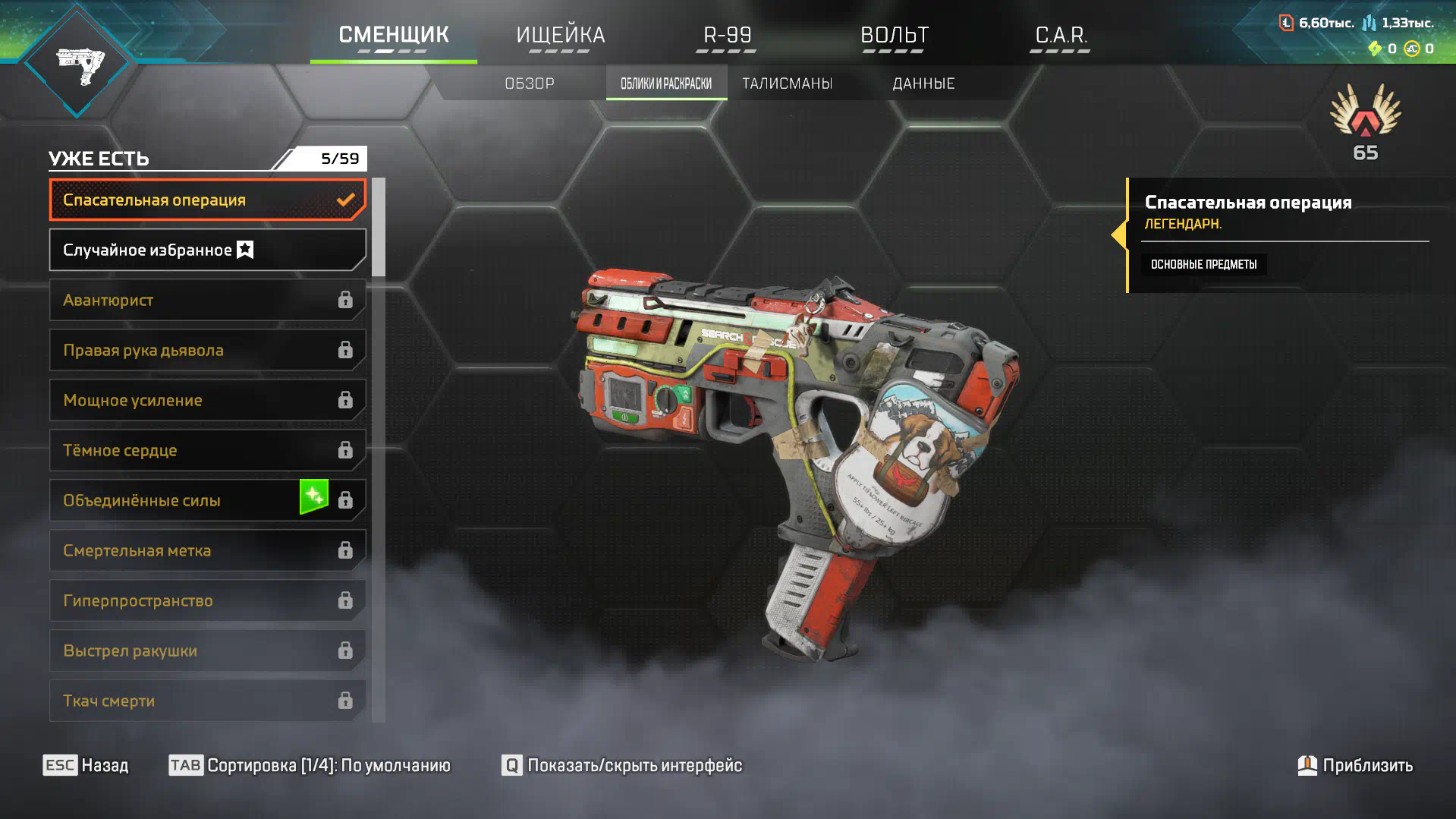
Task: Preview the Смертельная метка skin
Action: (207, 550)
